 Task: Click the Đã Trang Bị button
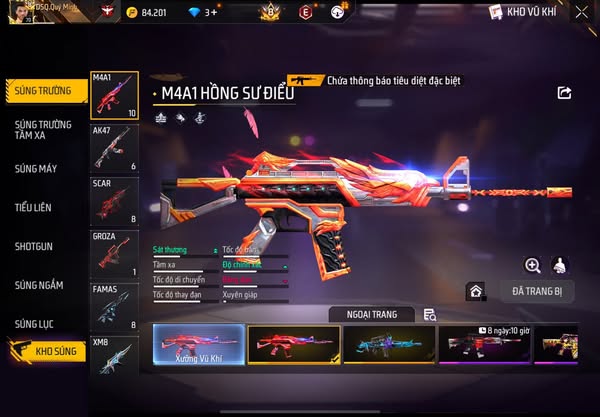click(536, 291)
